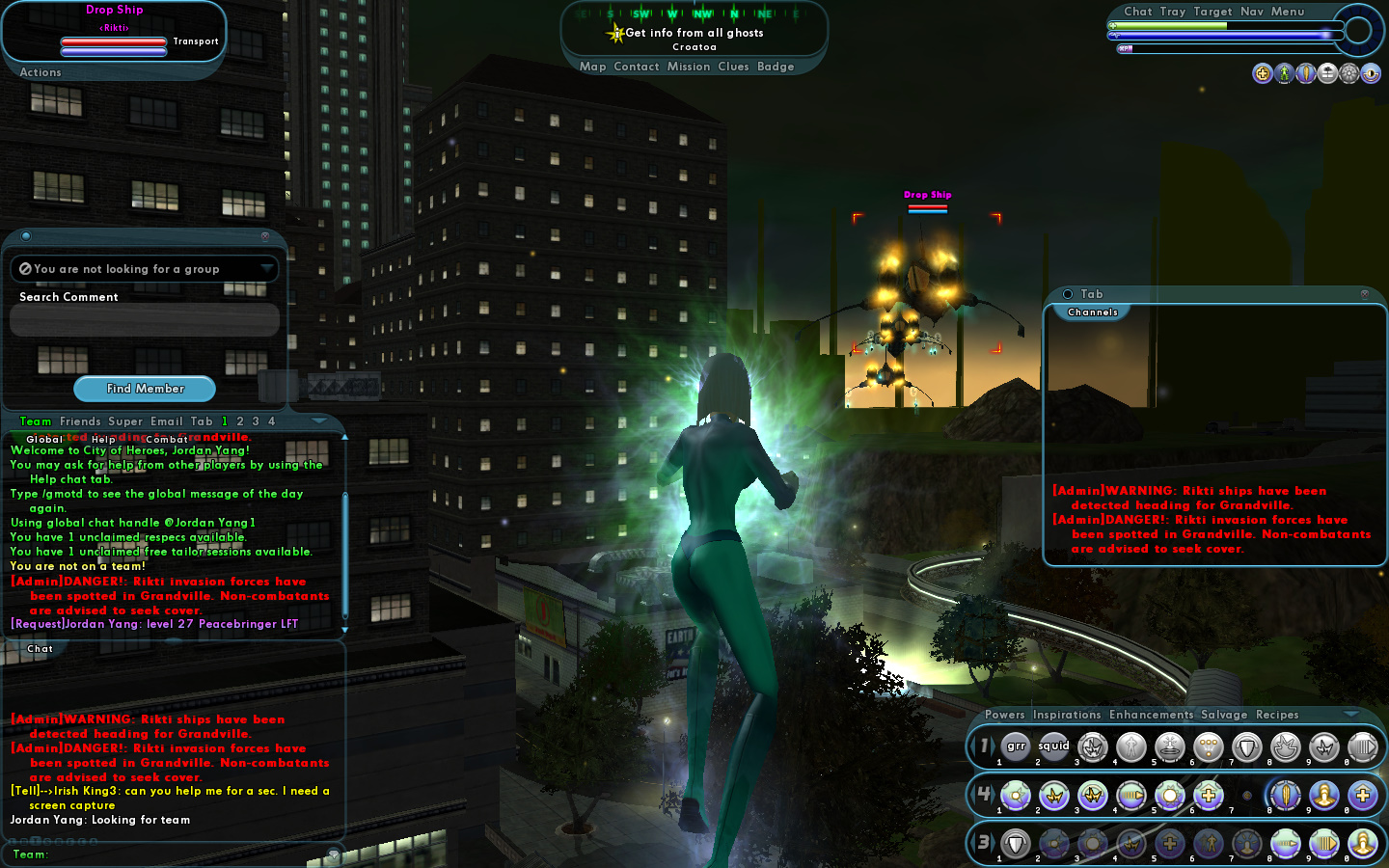View the Badge window
1389x868 pixels.
(776, 67)
